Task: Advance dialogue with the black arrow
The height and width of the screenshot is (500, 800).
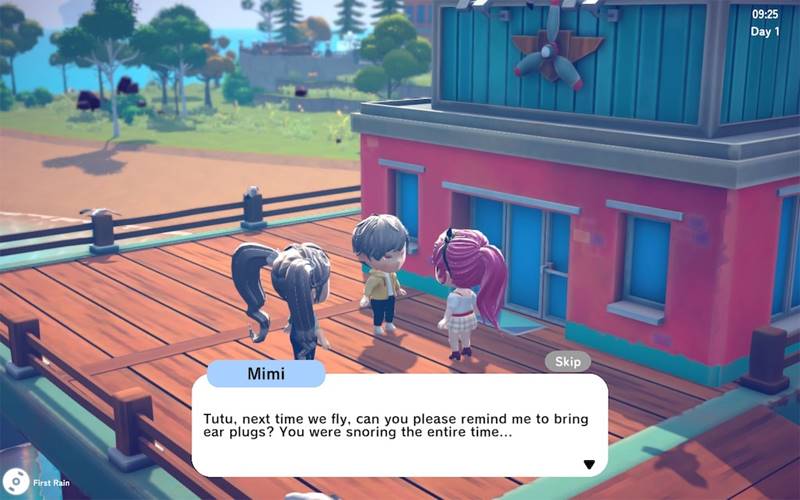Action: coord(589,464)
